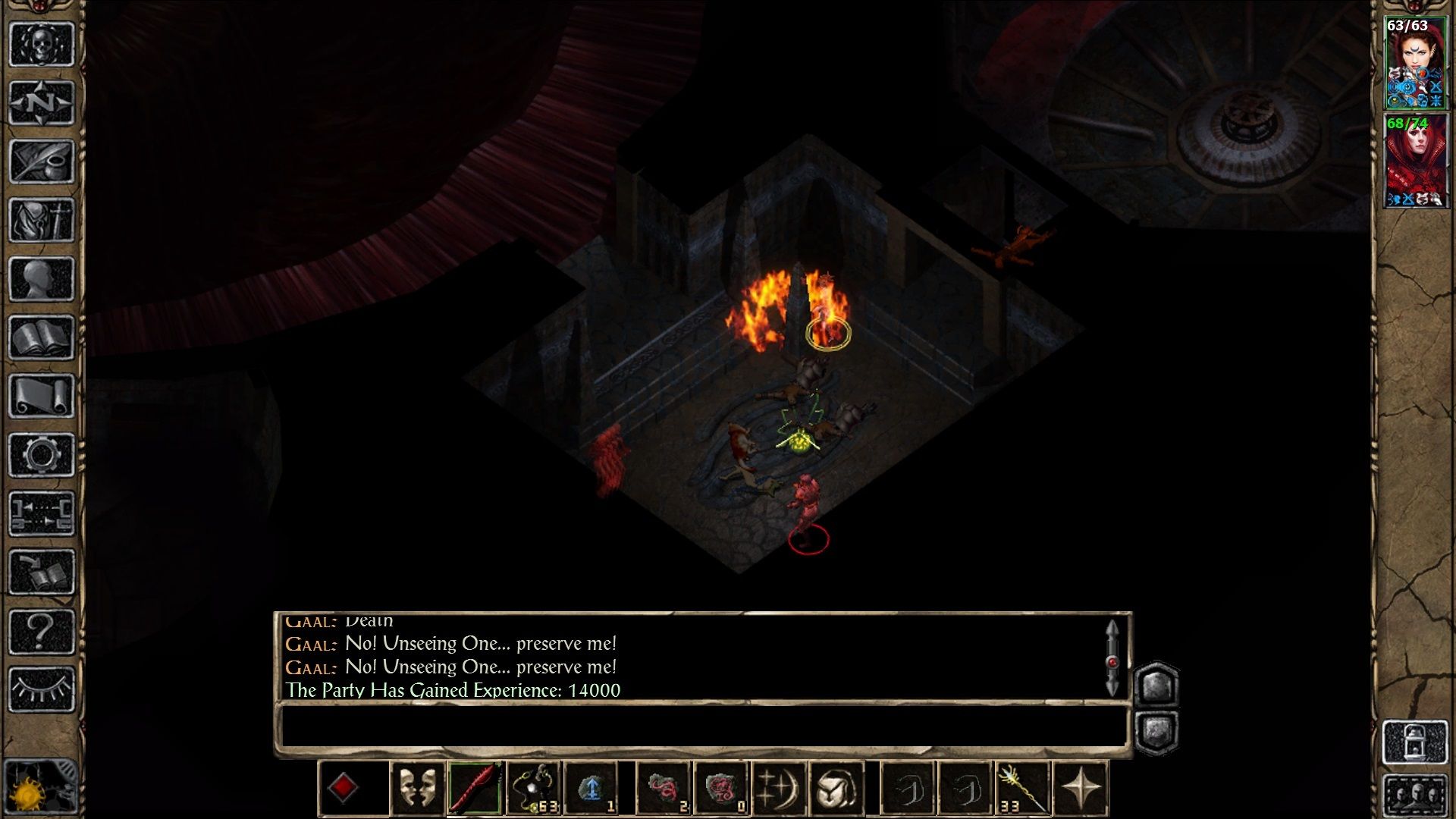
Task: Toggle the closed-eye interface button
Action: click(x=42, y=689)
